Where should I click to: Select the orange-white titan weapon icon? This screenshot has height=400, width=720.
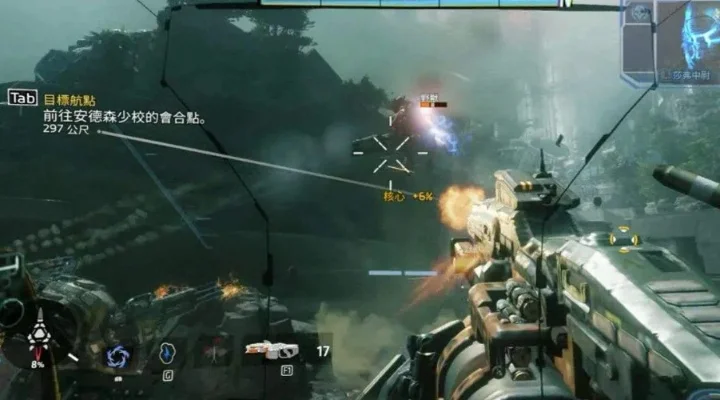pyautogui.click(x=269, y=350)
